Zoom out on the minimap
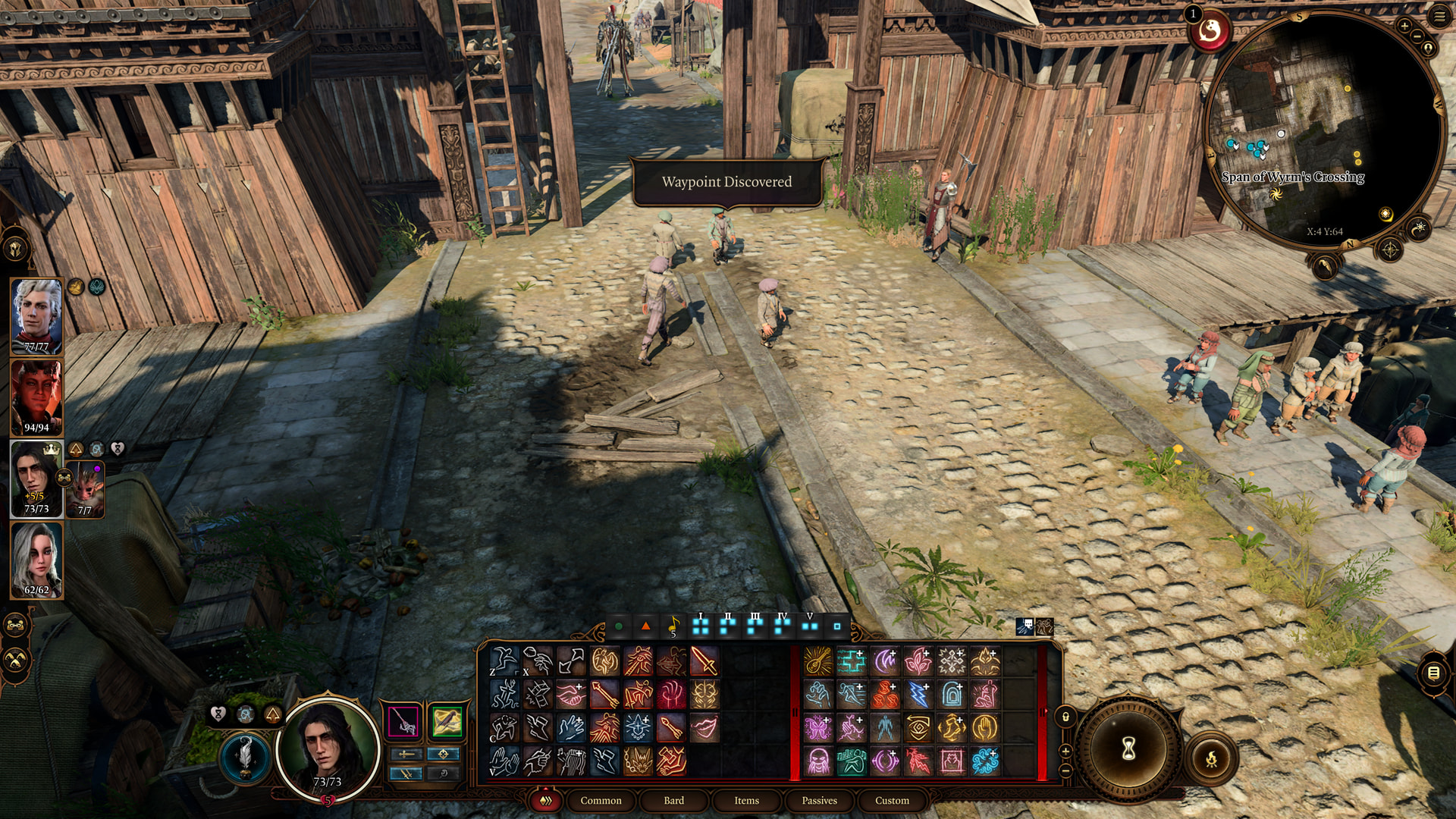The width and height of the screenshot is (1456, 819). 1417,36
